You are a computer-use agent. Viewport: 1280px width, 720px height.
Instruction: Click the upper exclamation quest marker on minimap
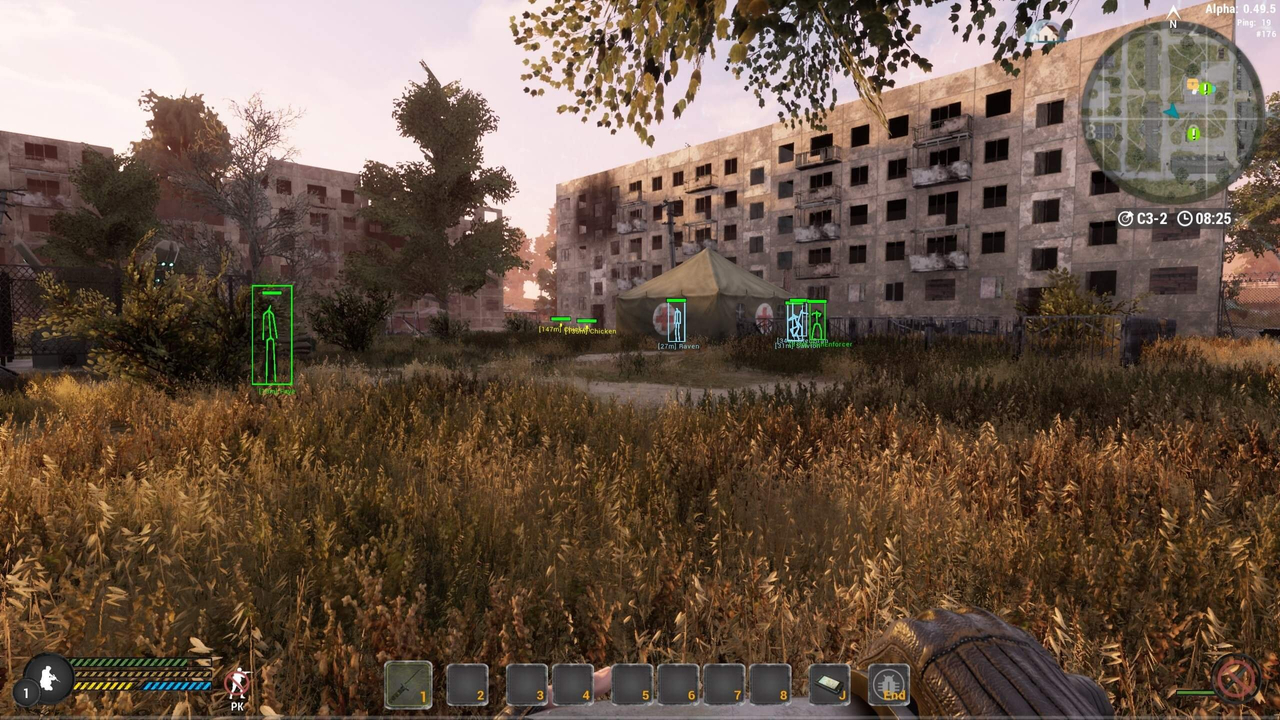1206,89
